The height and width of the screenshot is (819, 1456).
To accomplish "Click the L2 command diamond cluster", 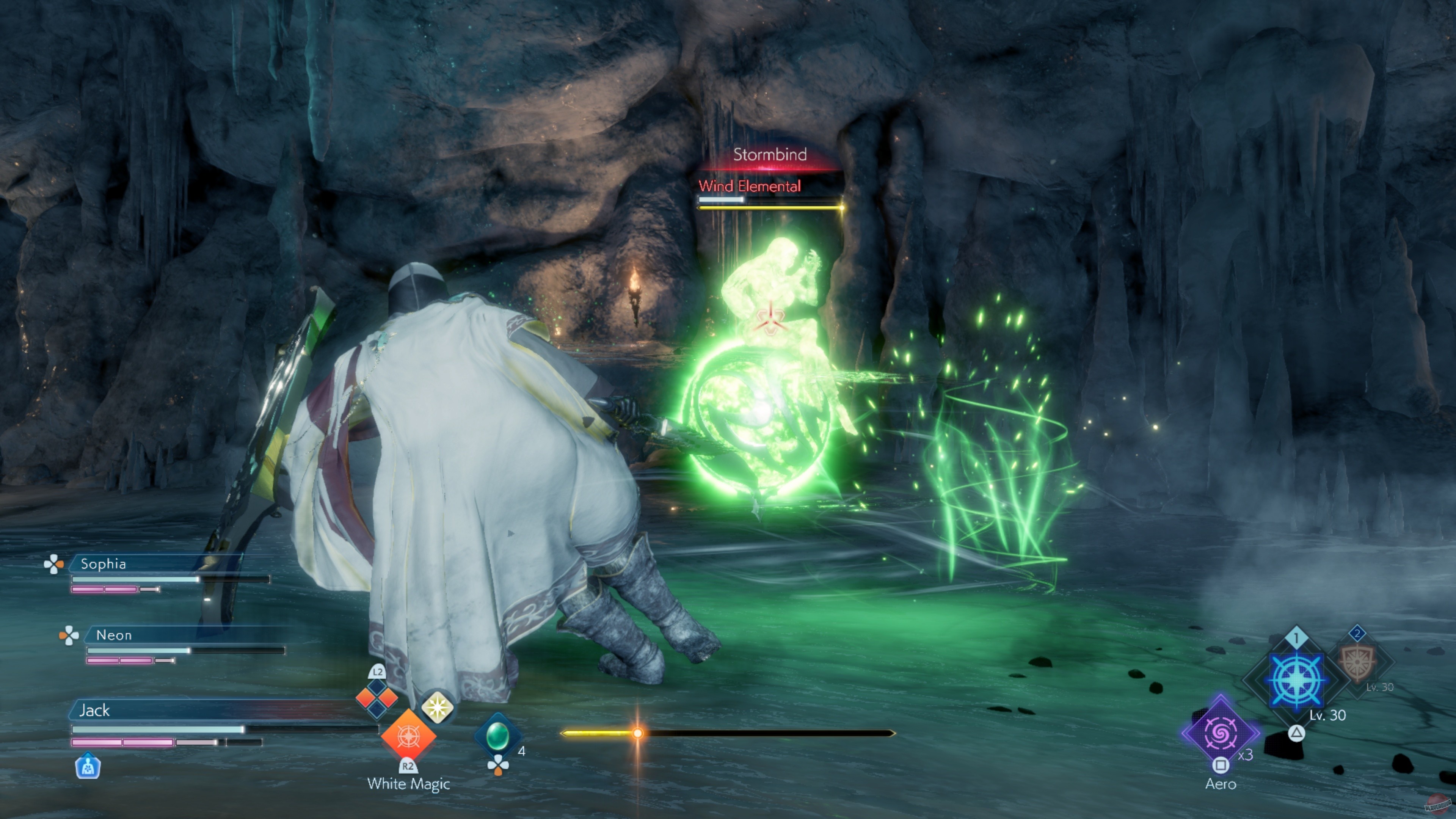I will point(377,698).
